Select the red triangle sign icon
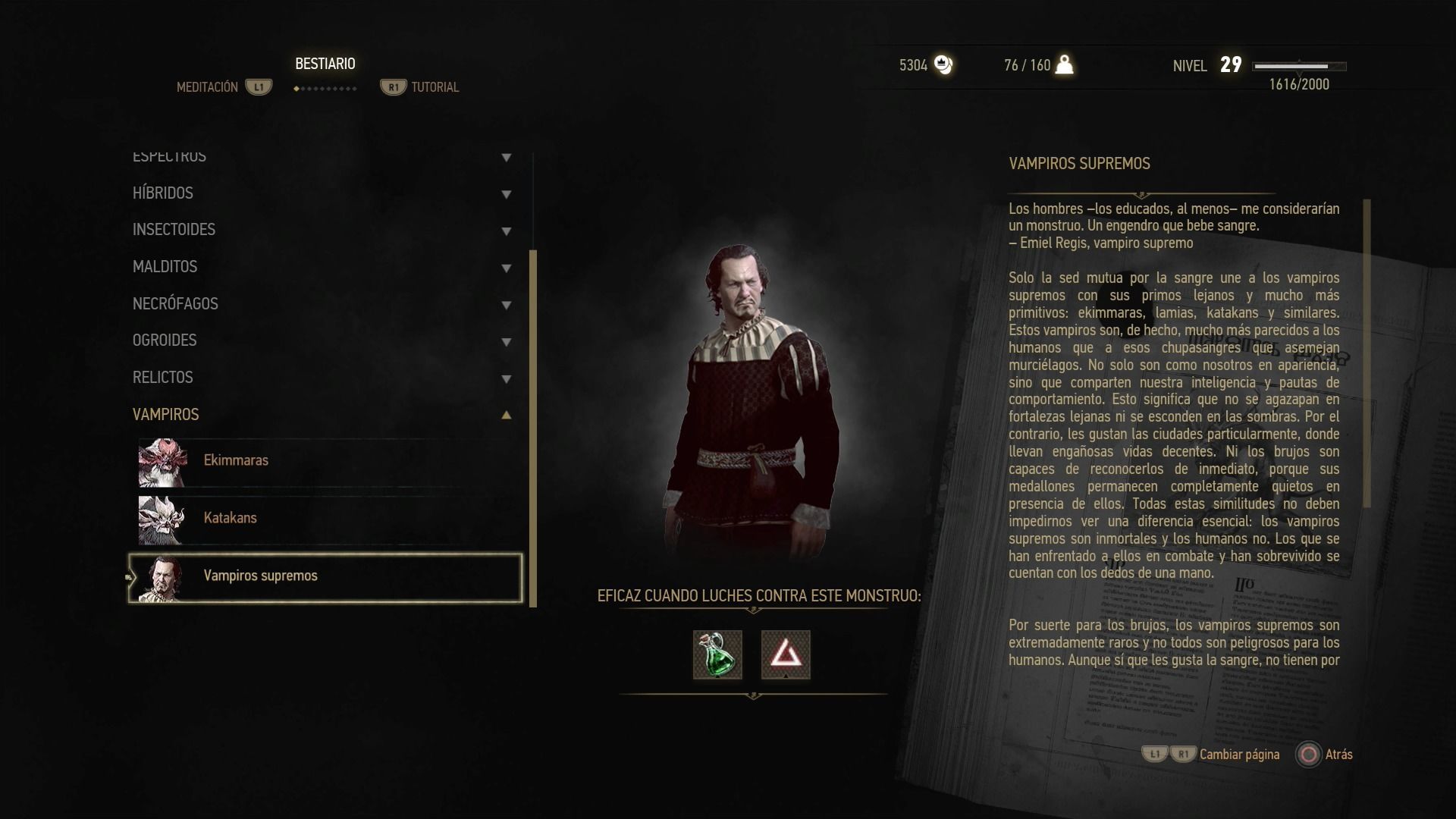Viewport: 1456px width, 819px height. 786,654
